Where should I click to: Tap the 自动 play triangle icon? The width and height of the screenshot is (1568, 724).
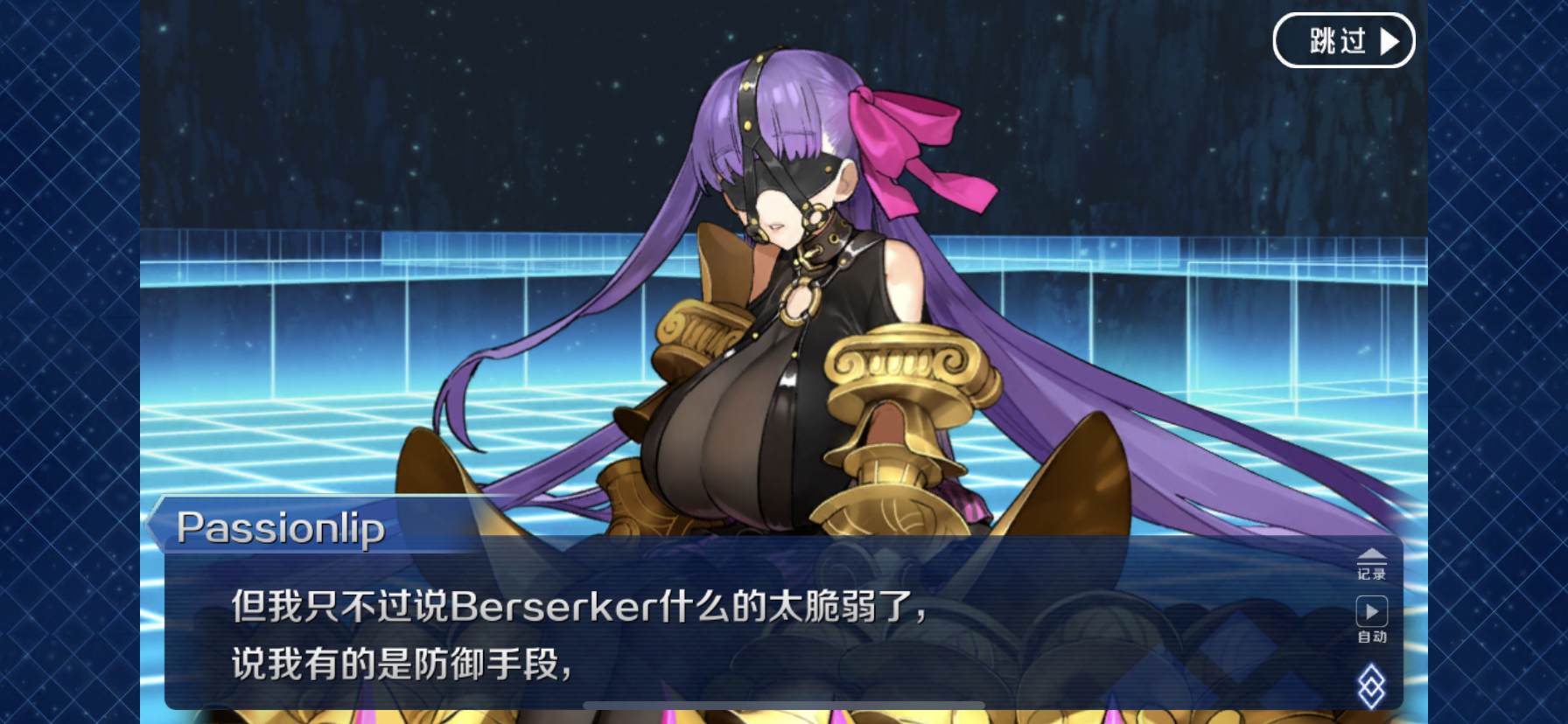pos(1372,610)
